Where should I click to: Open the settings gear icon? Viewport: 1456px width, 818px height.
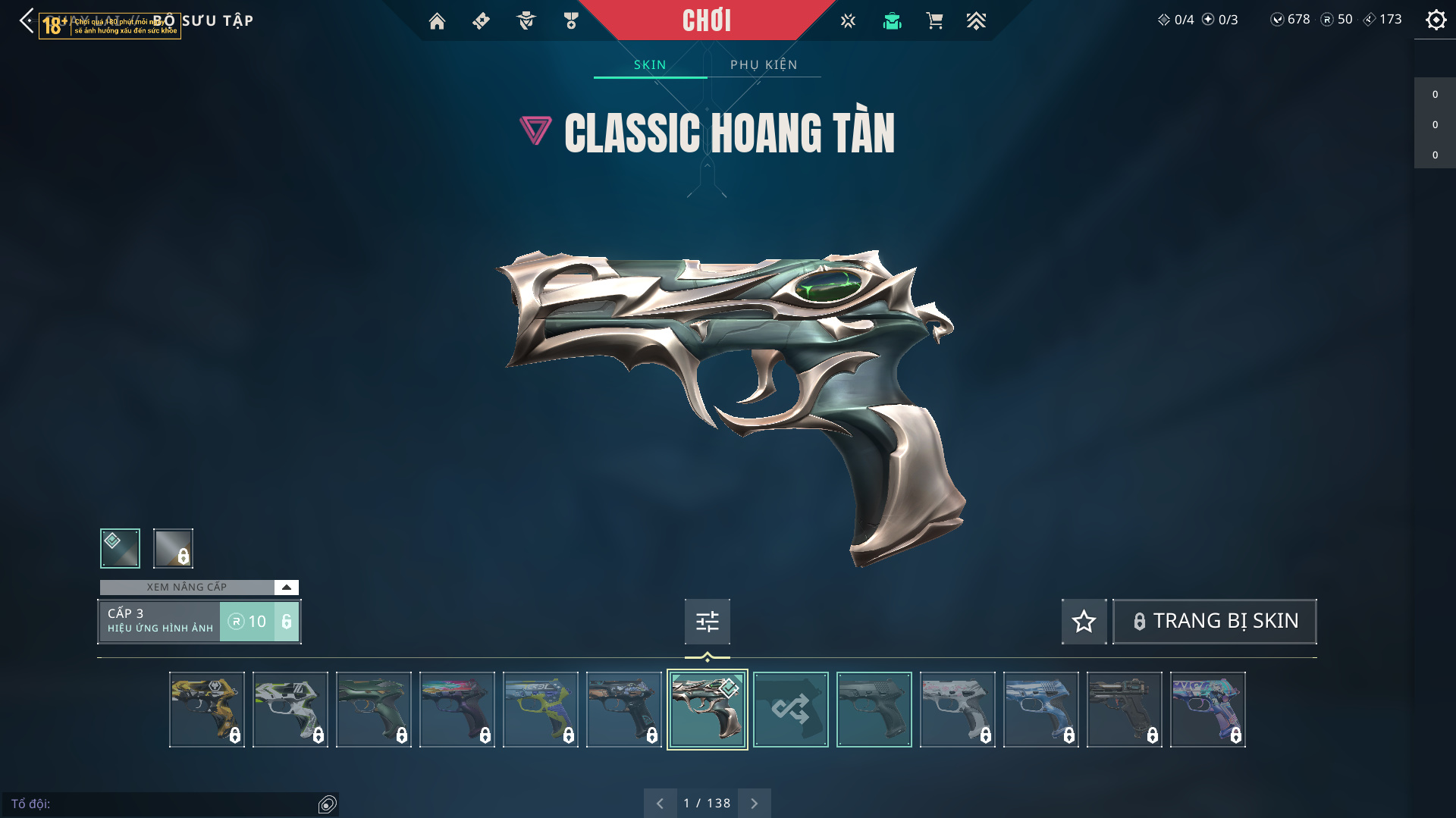pyautogui.click(x=1436, y=20)
